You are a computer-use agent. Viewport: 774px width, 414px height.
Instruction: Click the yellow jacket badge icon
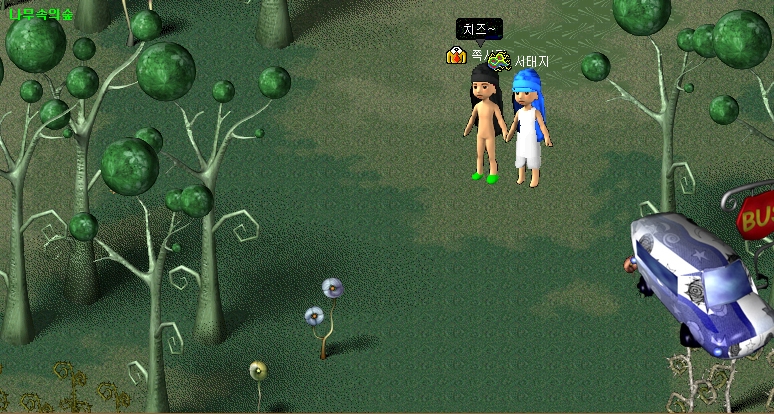click(x=456, y=56)
